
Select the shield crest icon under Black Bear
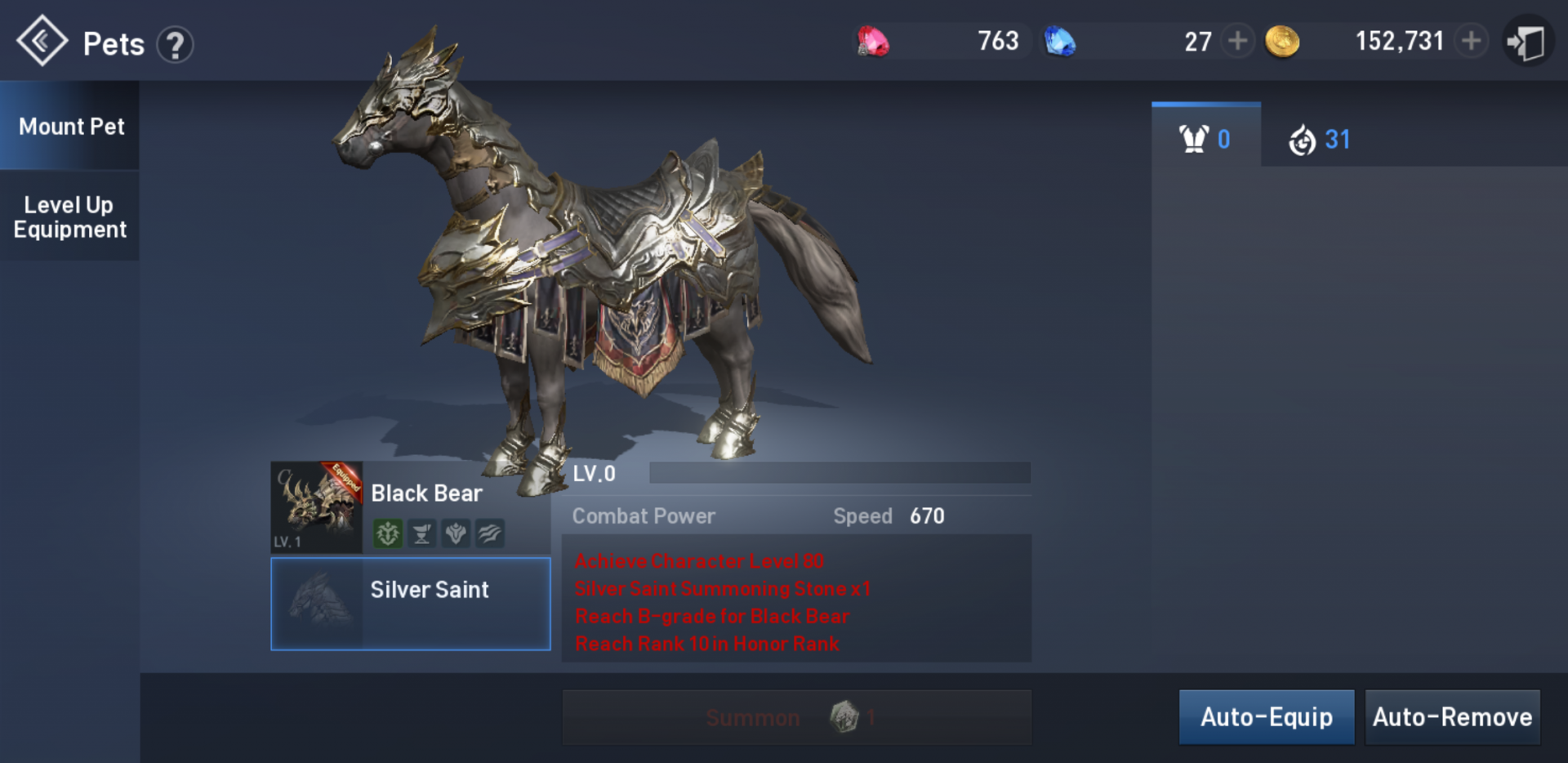[x=455, y=533]
